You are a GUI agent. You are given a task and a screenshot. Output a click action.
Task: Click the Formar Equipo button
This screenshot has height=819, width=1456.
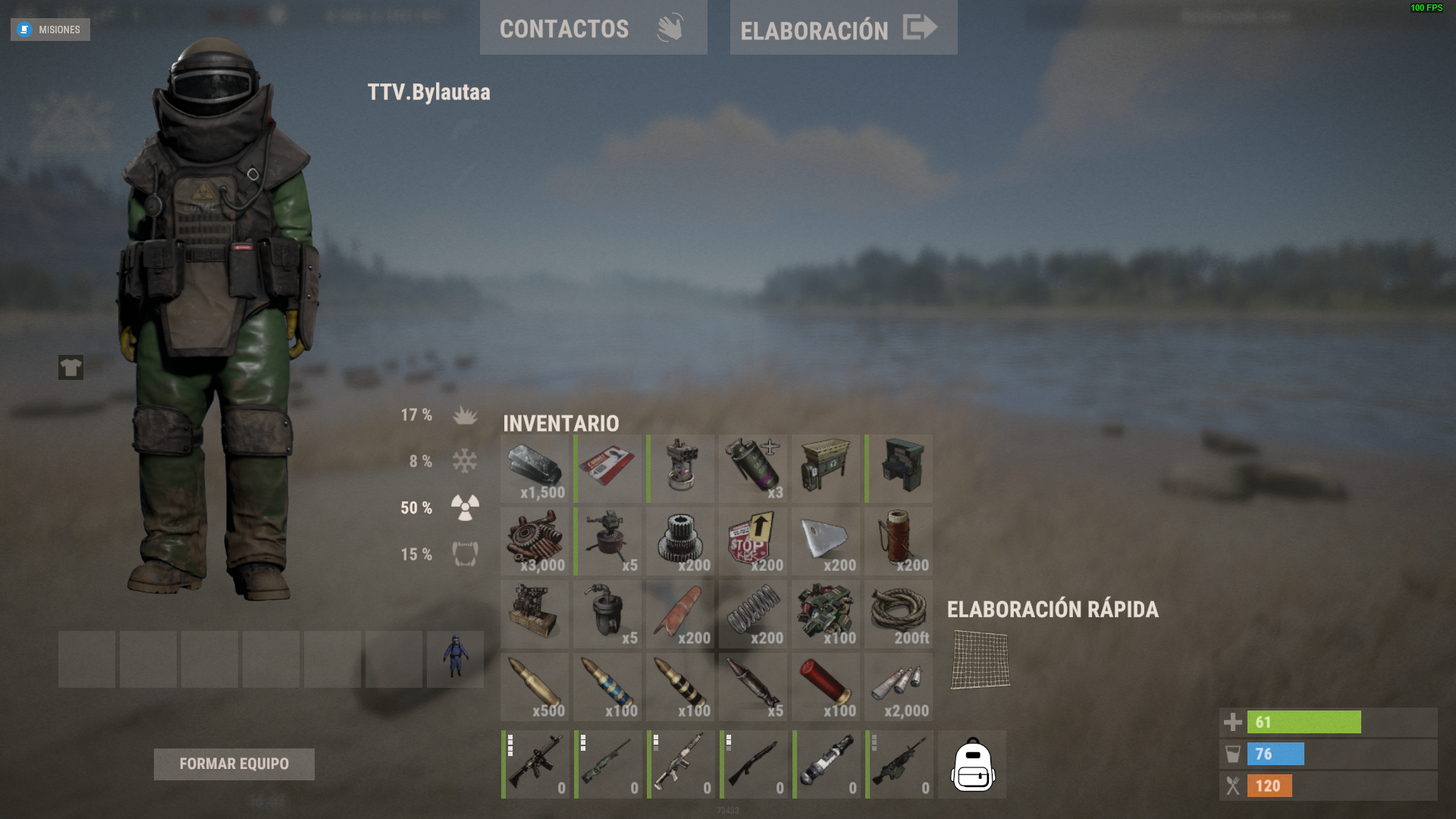[234, 764]
